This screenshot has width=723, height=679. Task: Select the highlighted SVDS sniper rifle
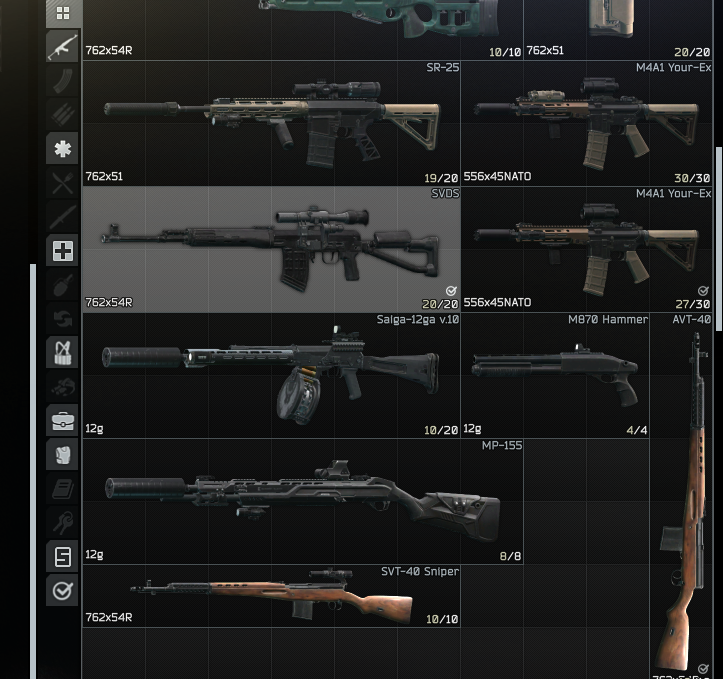click(x=271, y=249)
